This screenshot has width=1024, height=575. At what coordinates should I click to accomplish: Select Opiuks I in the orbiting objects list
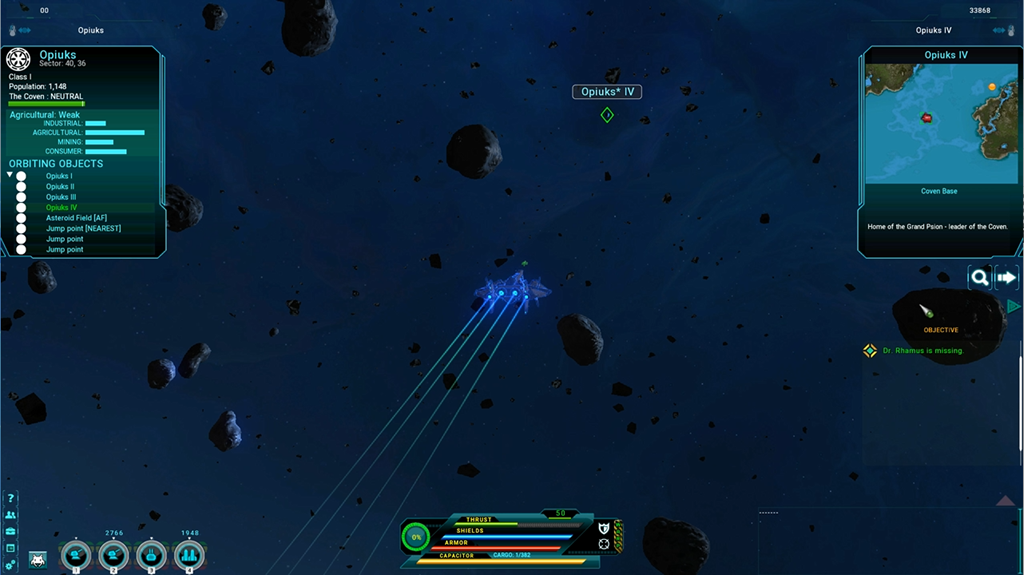point(59,176)
